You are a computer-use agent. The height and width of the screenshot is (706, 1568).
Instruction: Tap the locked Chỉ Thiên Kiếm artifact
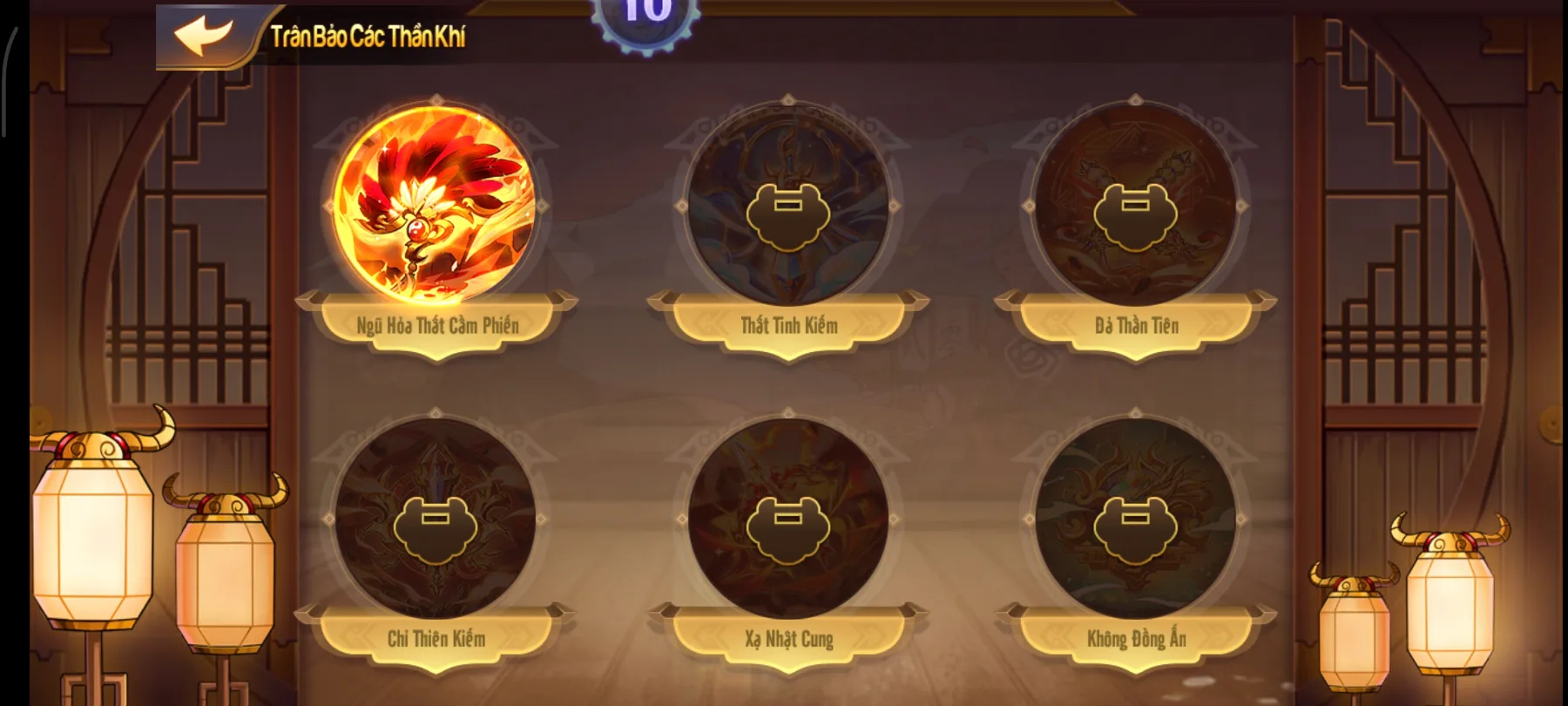436,520
